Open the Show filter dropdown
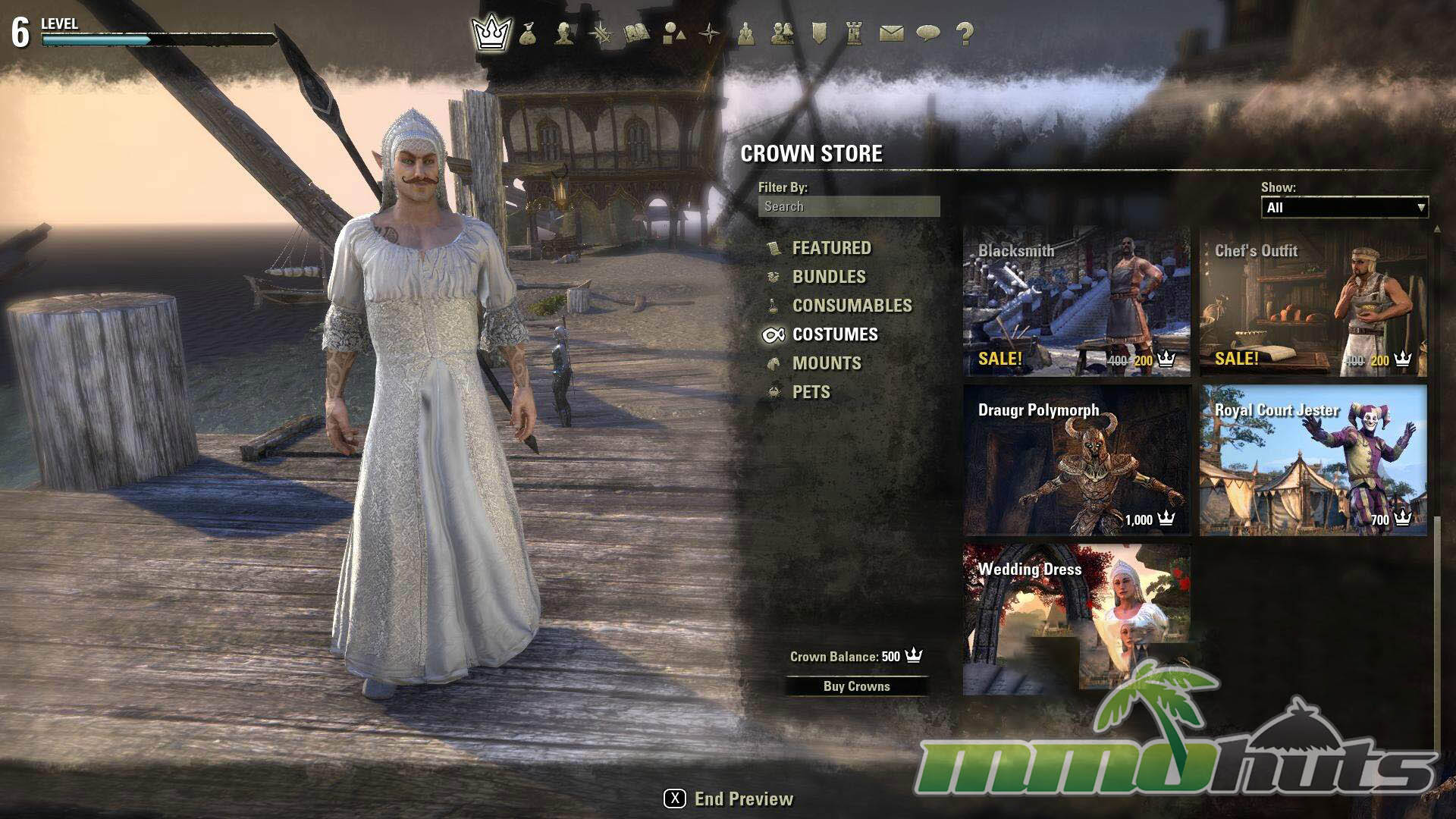Viewport: 1456px width, 819px height. pyautogui.click(x=1344, y=208)
